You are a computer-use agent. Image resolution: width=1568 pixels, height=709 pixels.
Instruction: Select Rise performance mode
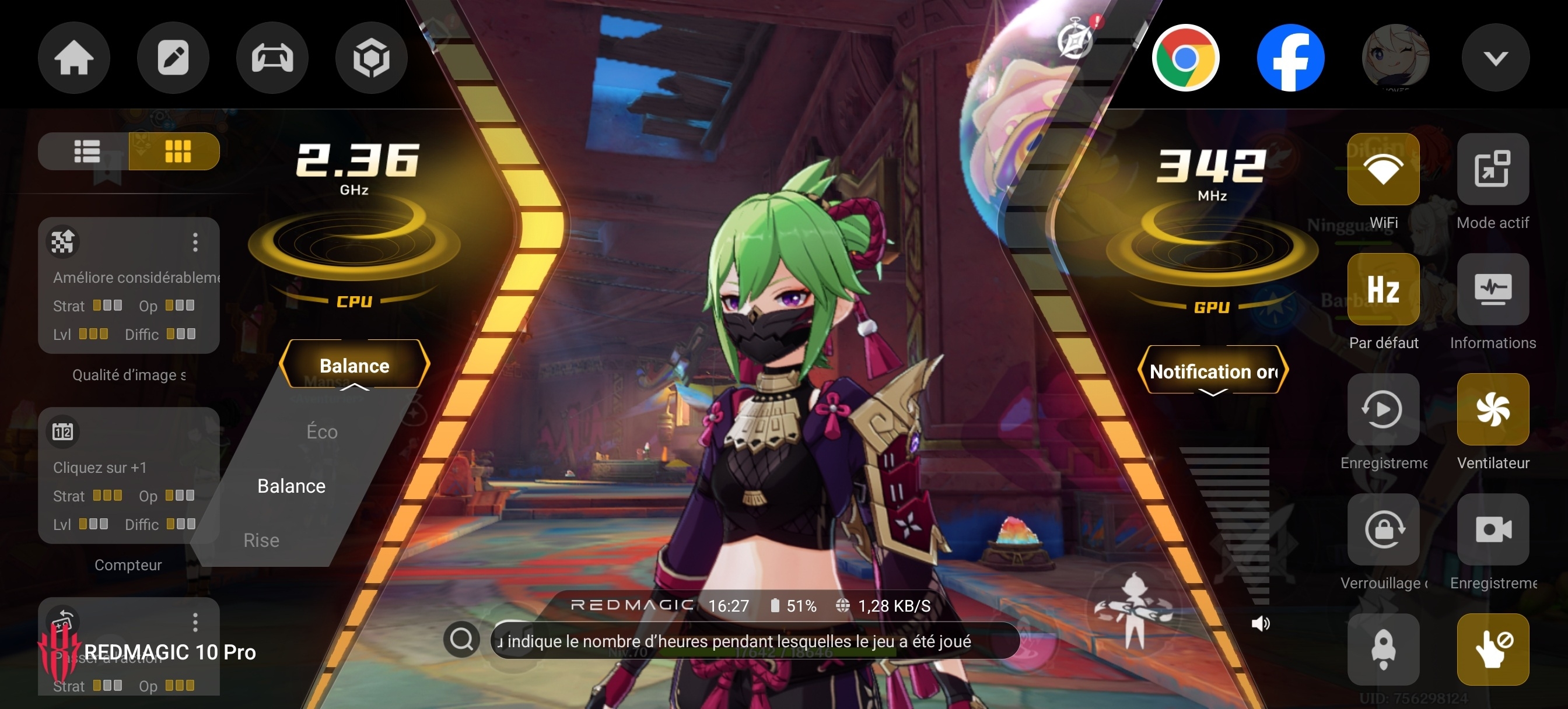[x=261, y=540]
